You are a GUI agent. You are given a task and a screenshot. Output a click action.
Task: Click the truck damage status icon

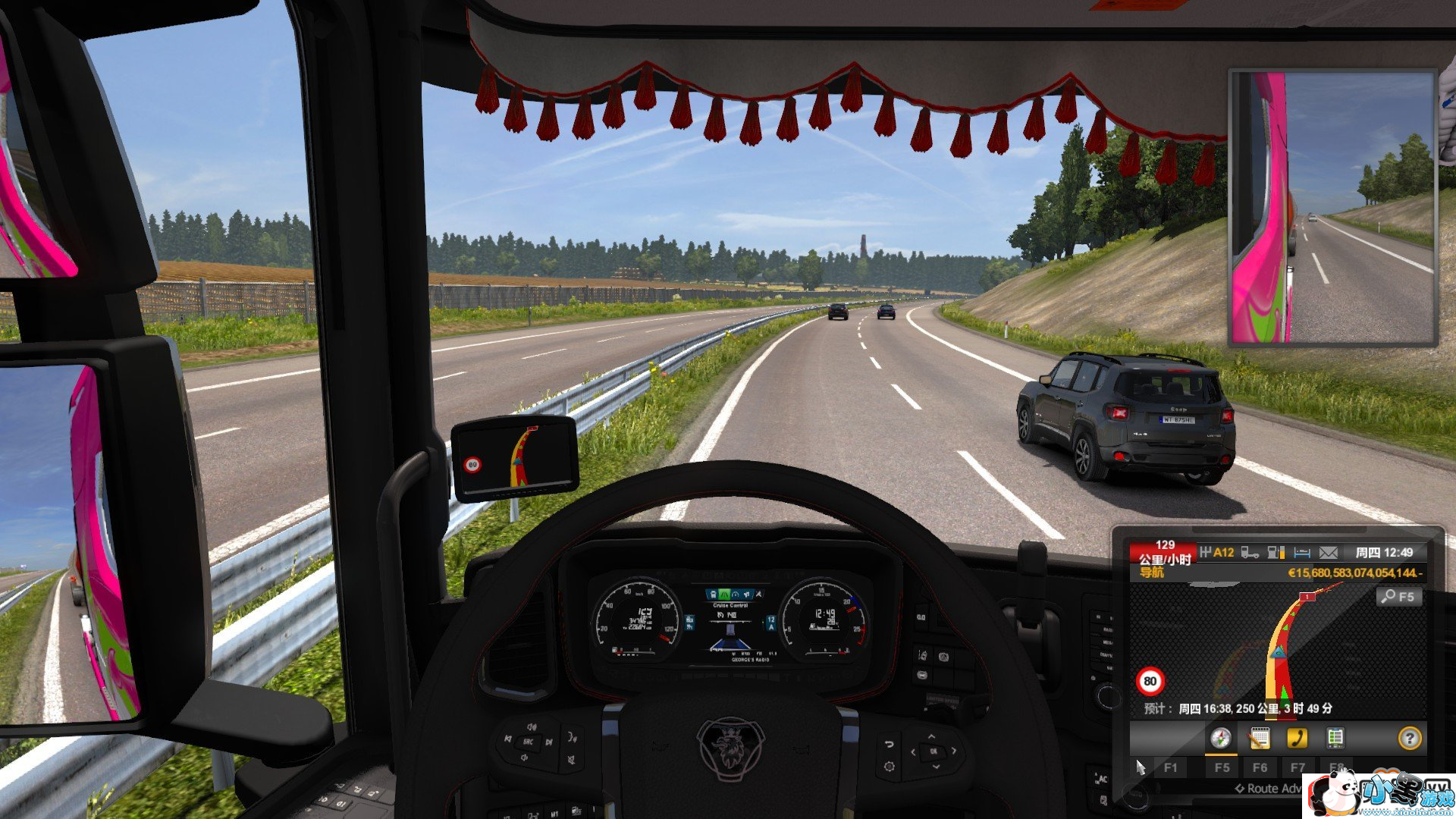tap(1250, 553)
